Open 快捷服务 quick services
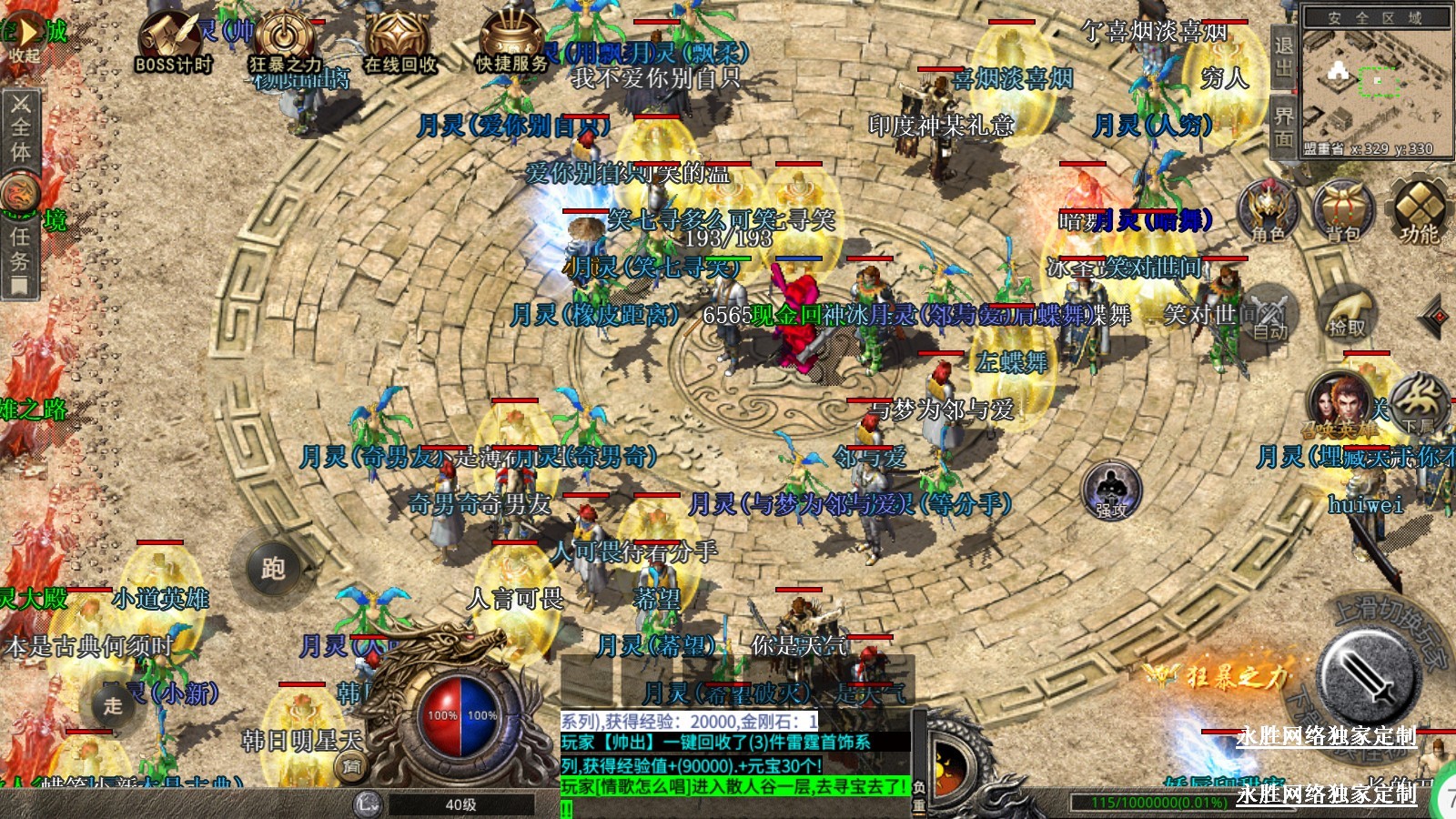Viewport: 1456px width, 819px height. (x=511, y=42)
